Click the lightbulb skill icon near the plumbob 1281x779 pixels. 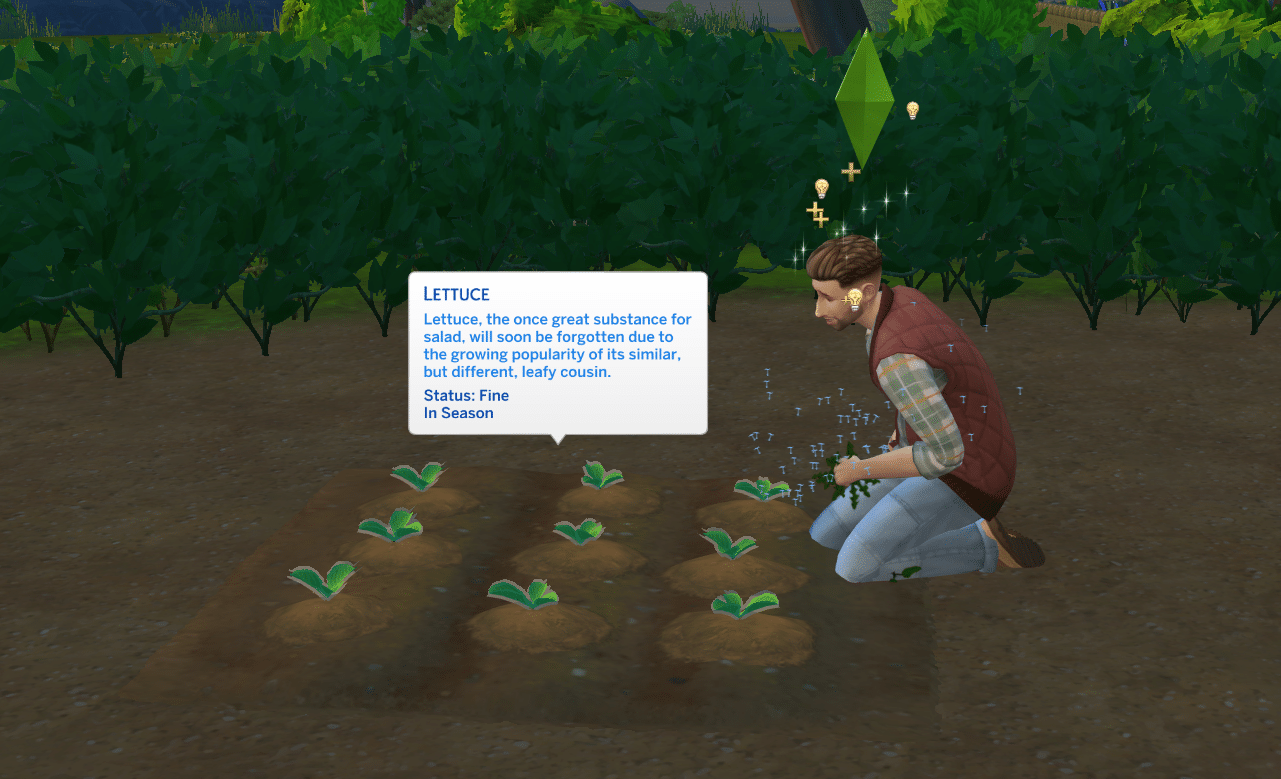coord(911,107)
